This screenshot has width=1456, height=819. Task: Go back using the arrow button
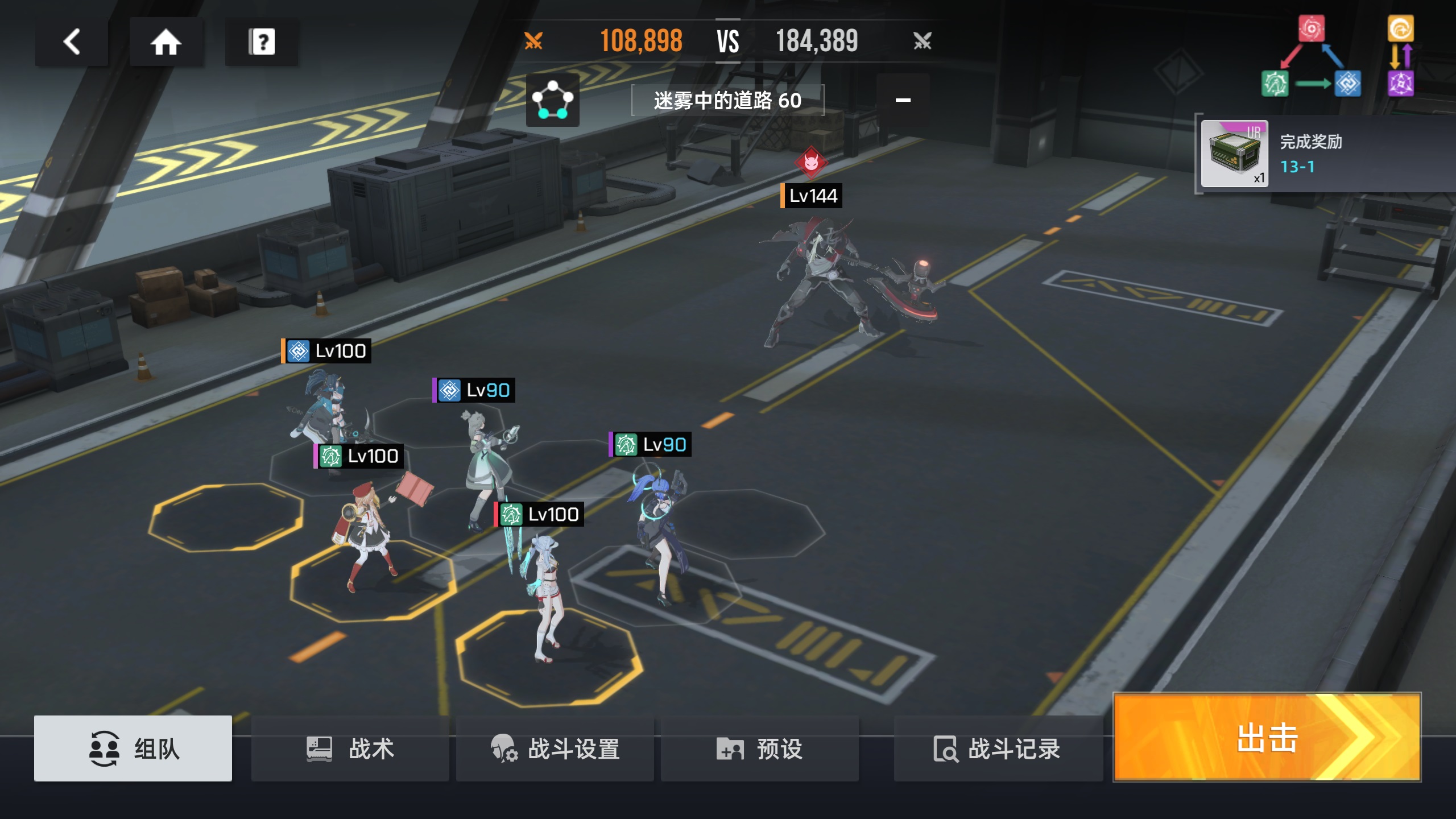[x=72, y=42]
